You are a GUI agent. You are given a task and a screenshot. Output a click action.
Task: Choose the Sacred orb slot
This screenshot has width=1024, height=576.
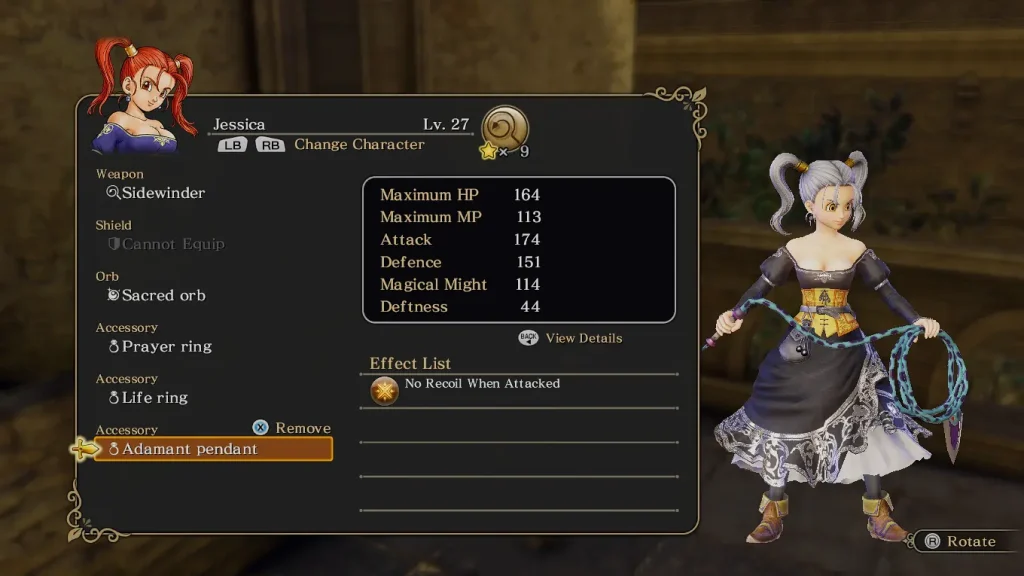(163, 296)
